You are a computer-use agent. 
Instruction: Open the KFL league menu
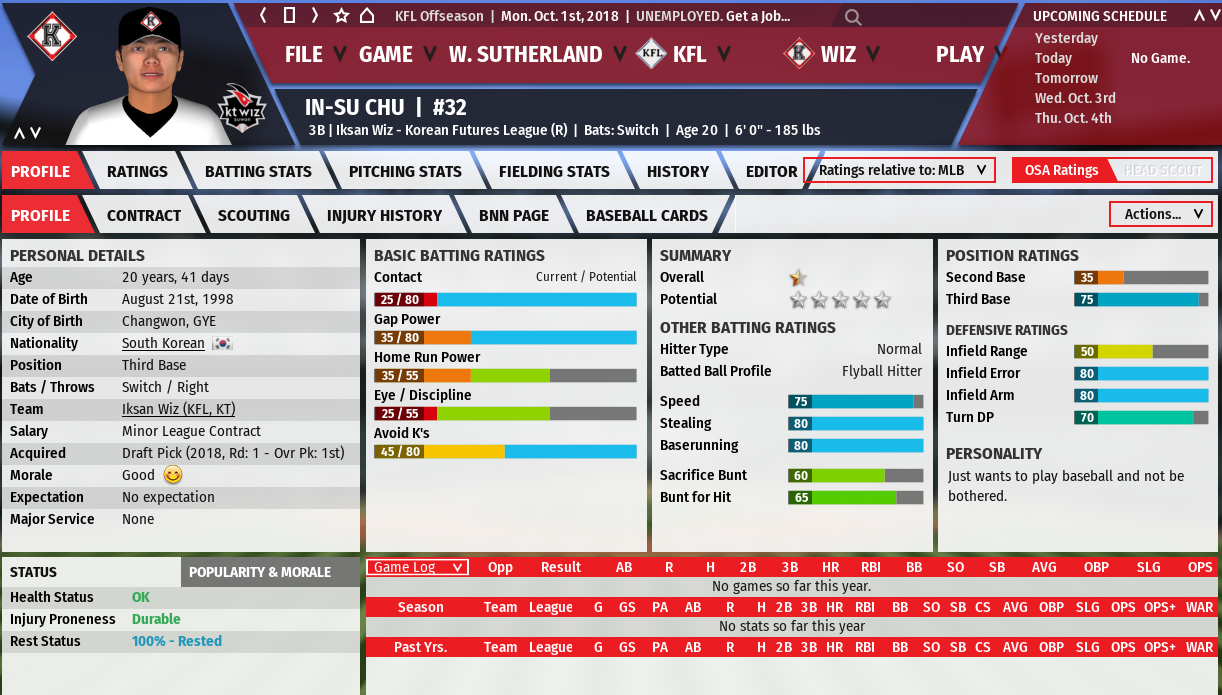point(688,54)
